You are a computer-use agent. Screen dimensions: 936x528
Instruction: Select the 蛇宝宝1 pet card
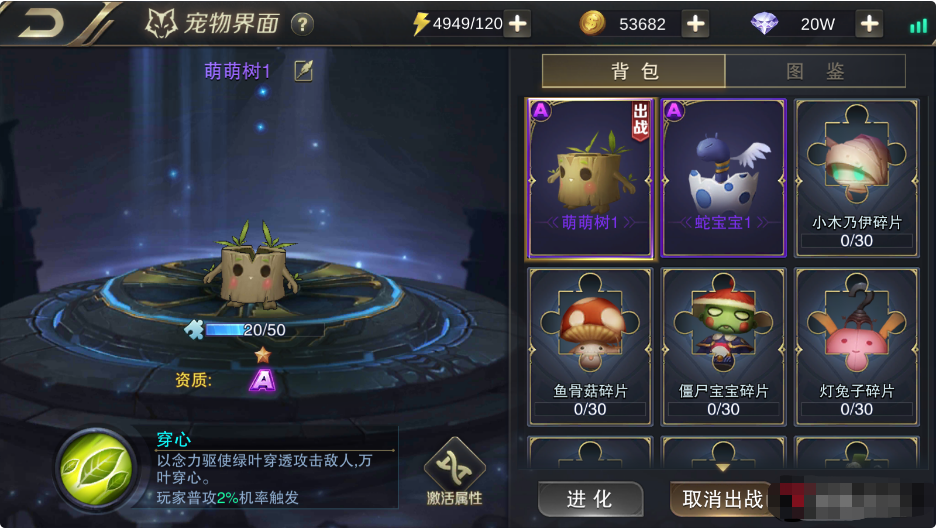coord(723,178)
